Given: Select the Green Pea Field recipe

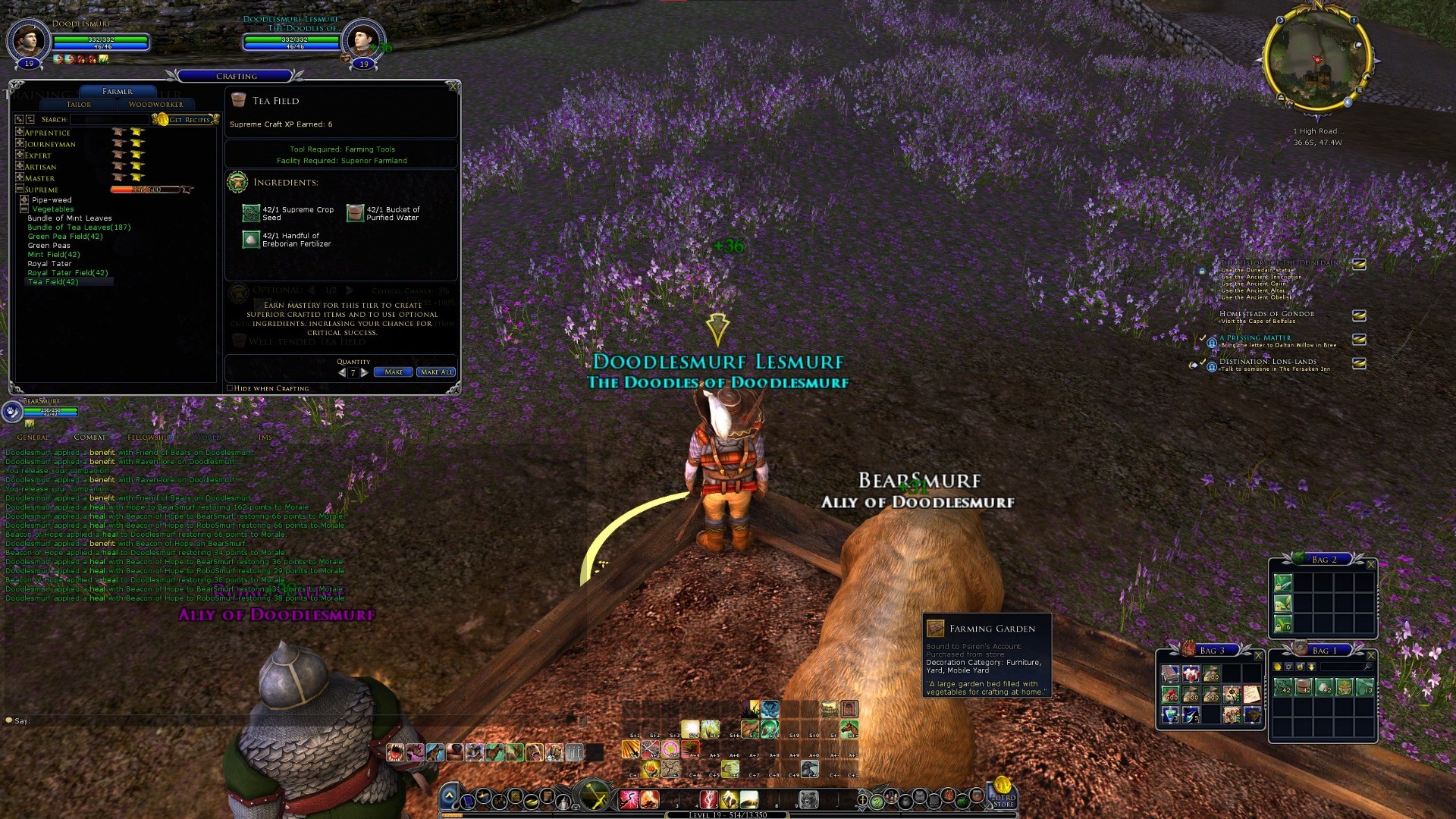Looking at the screenshot, I should click(65, 237).
